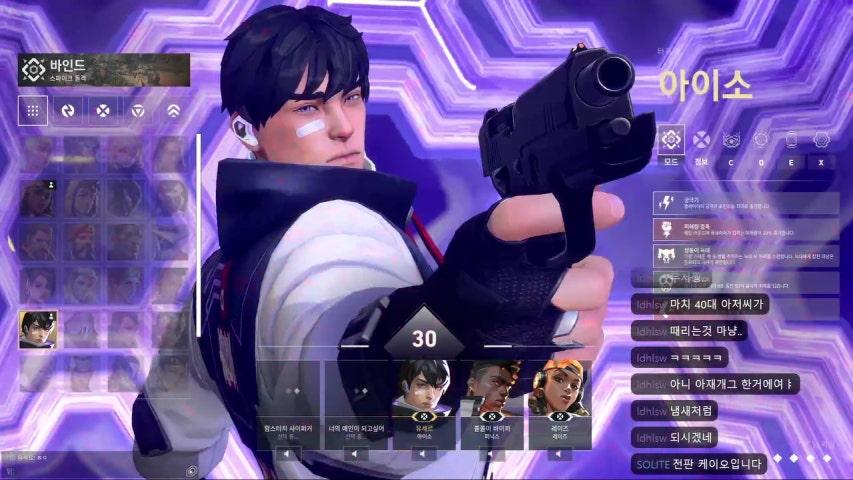
Task: Toggle voice mute under the 아이소 player card
Action: coord(421,453)
